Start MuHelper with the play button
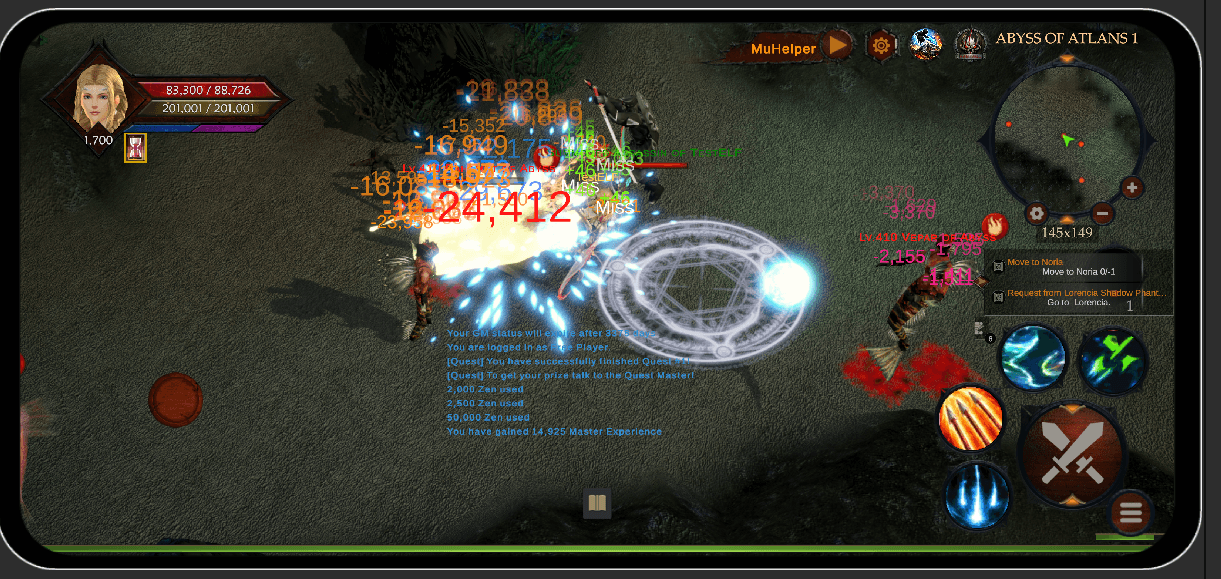 [x=839, y=45]
